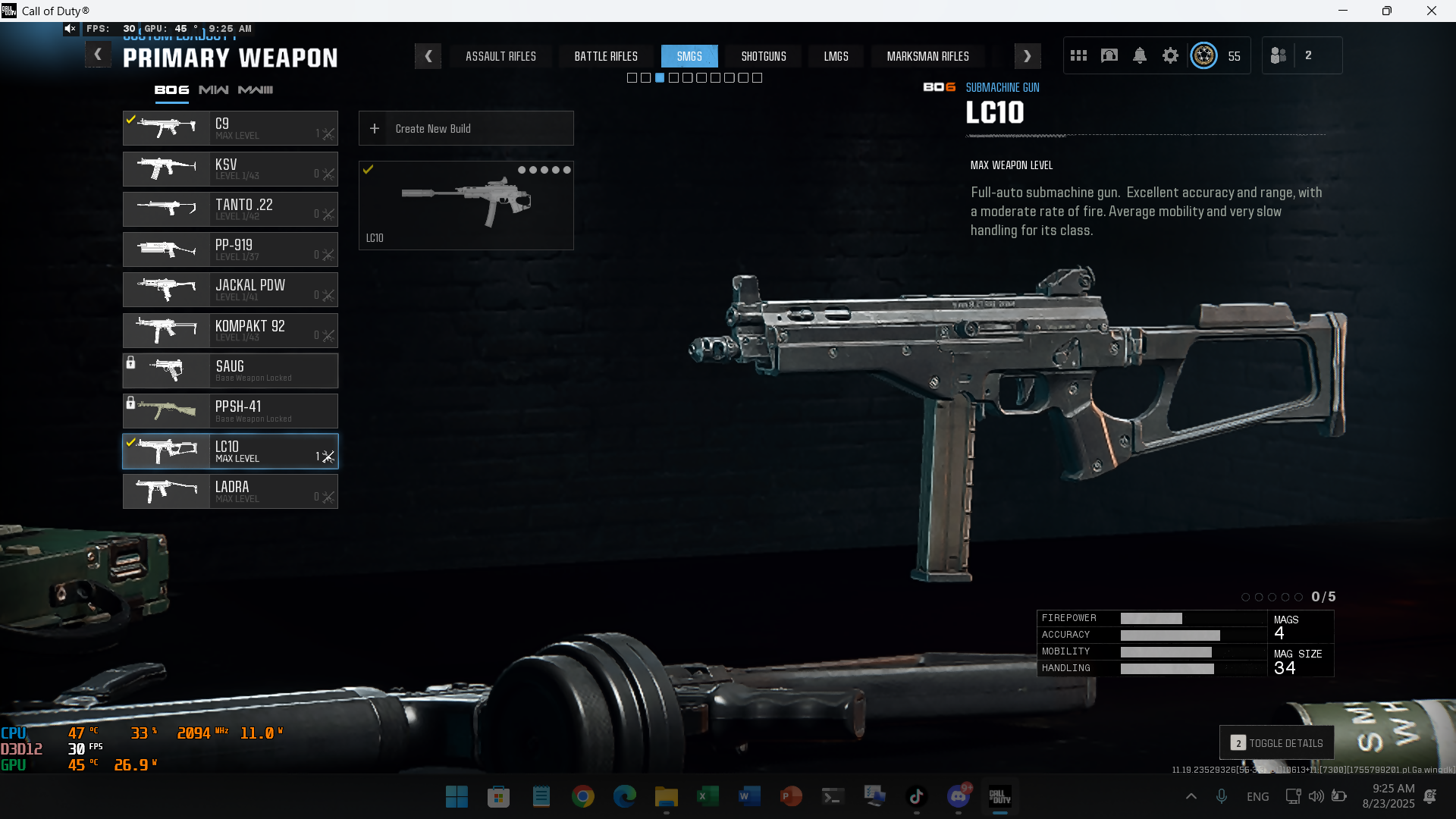The width and height of the screenshot is (1456, 819).
Task: Create a new build
Action: pos(466,129)
